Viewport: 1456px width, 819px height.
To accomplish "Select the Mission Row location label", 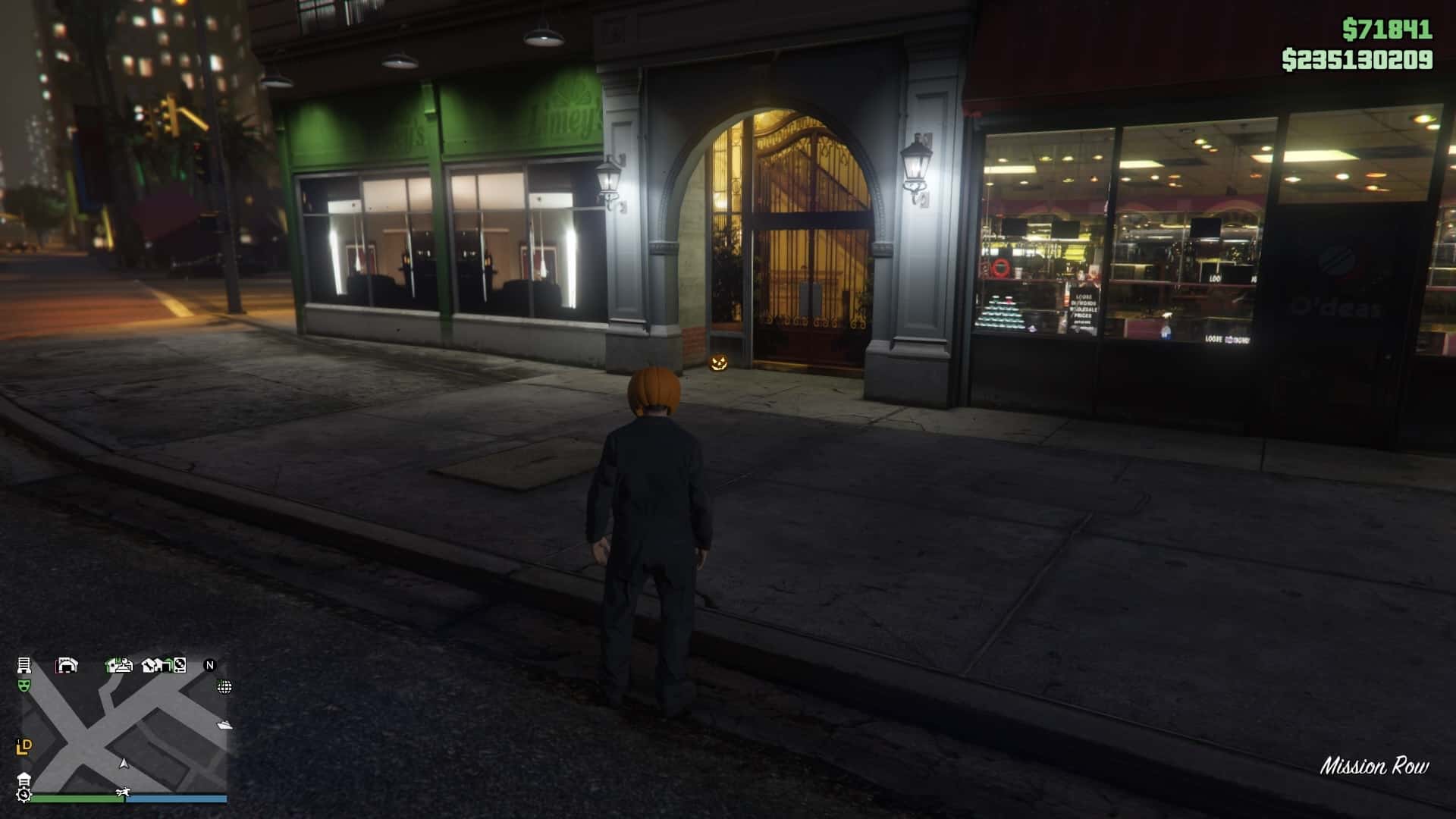I will (x=1376, y=766).
